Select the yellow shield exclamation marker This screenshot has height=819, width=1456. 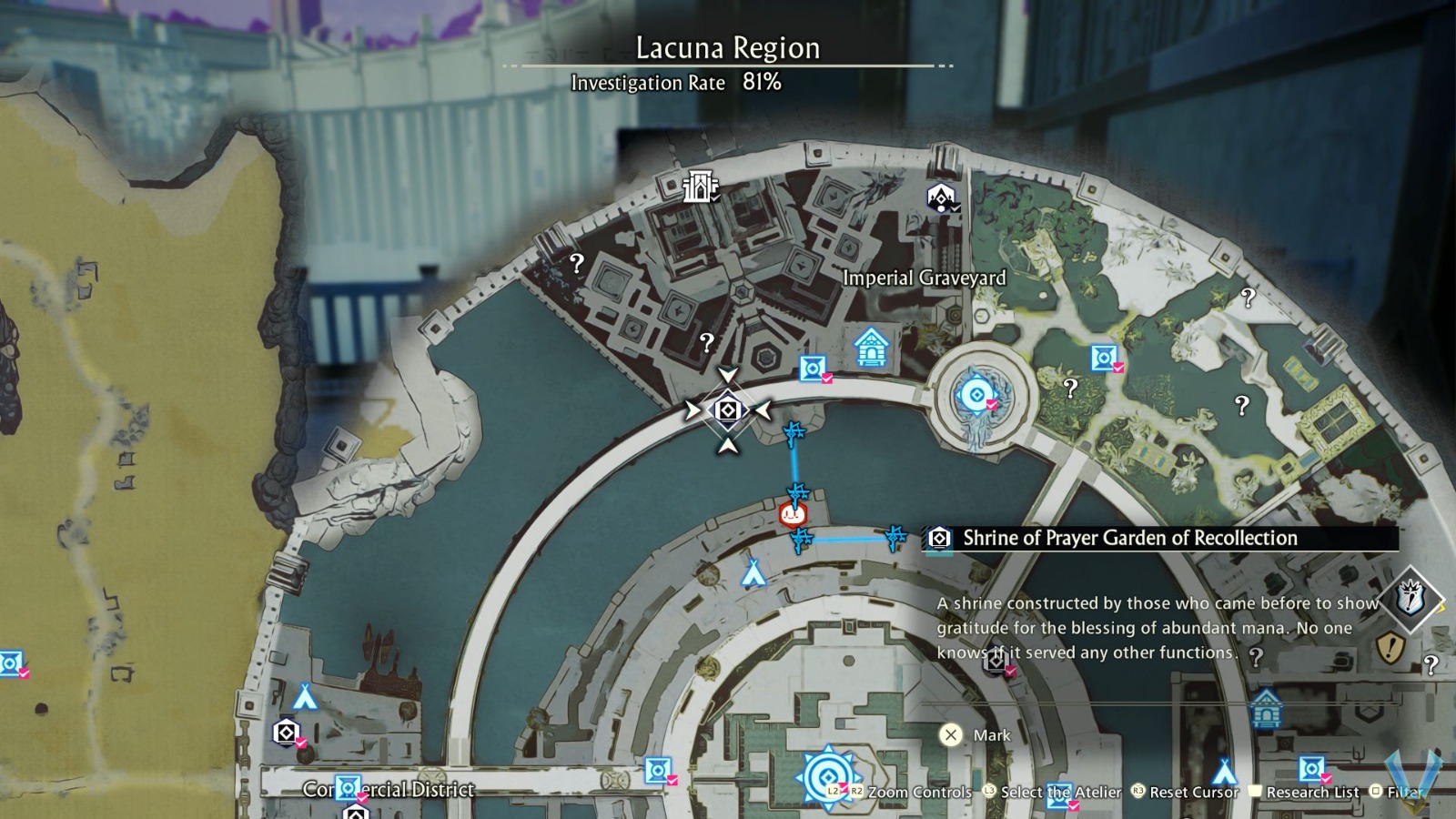pyautogui.click(x=1390, y=648)
